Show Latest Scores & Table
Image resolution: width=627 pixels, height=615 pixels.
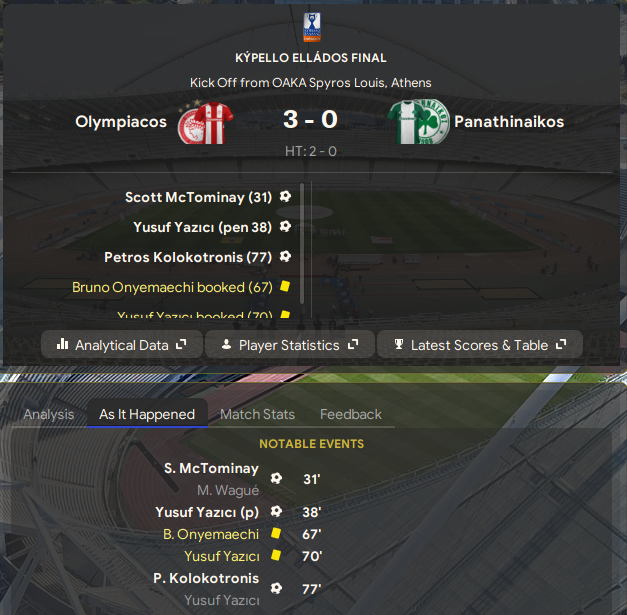pyautogui.click(x=480, y=345)
